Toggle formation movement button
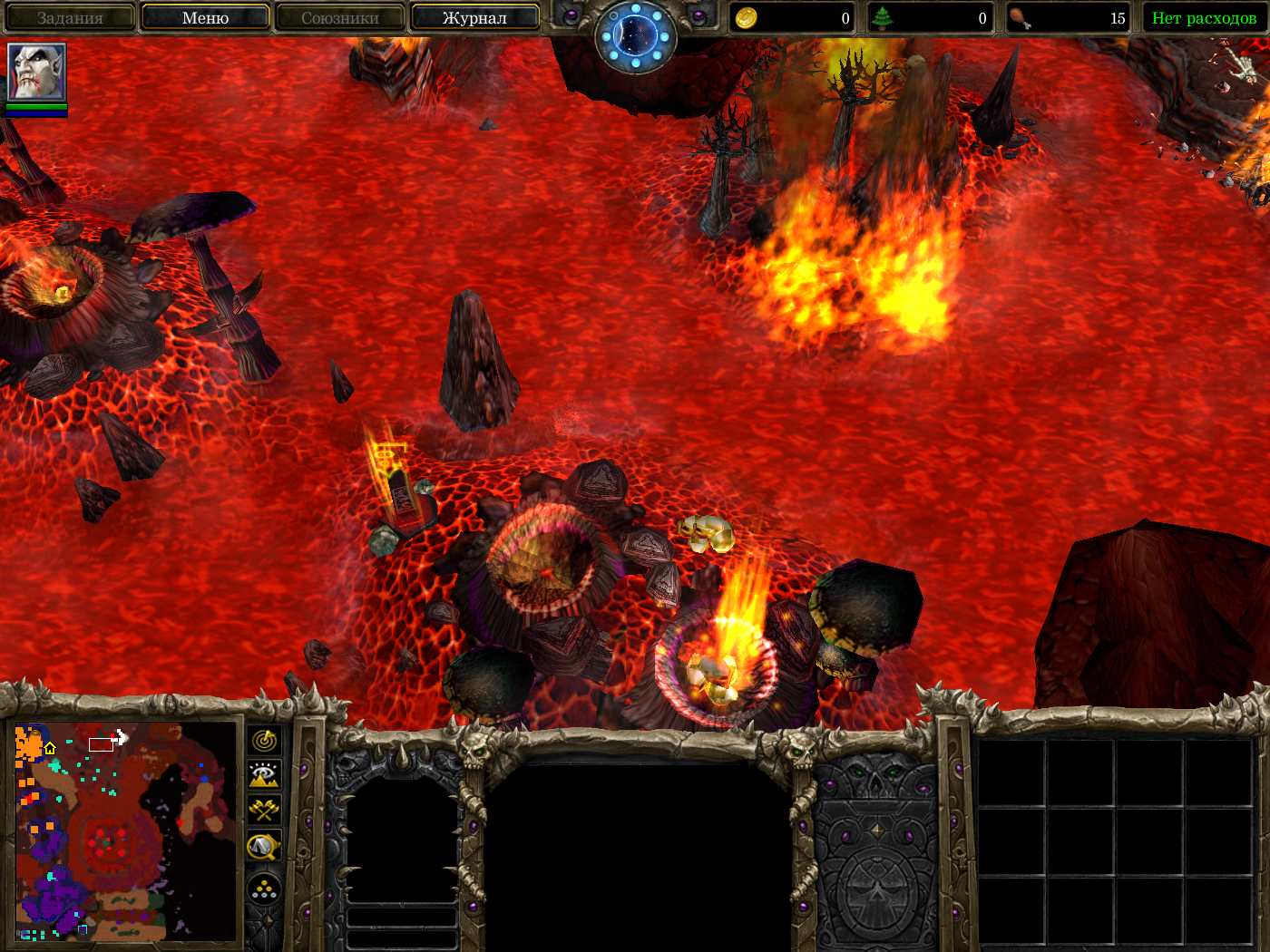Viewport: 1270px width, 952px height. [x=264, y=889]
